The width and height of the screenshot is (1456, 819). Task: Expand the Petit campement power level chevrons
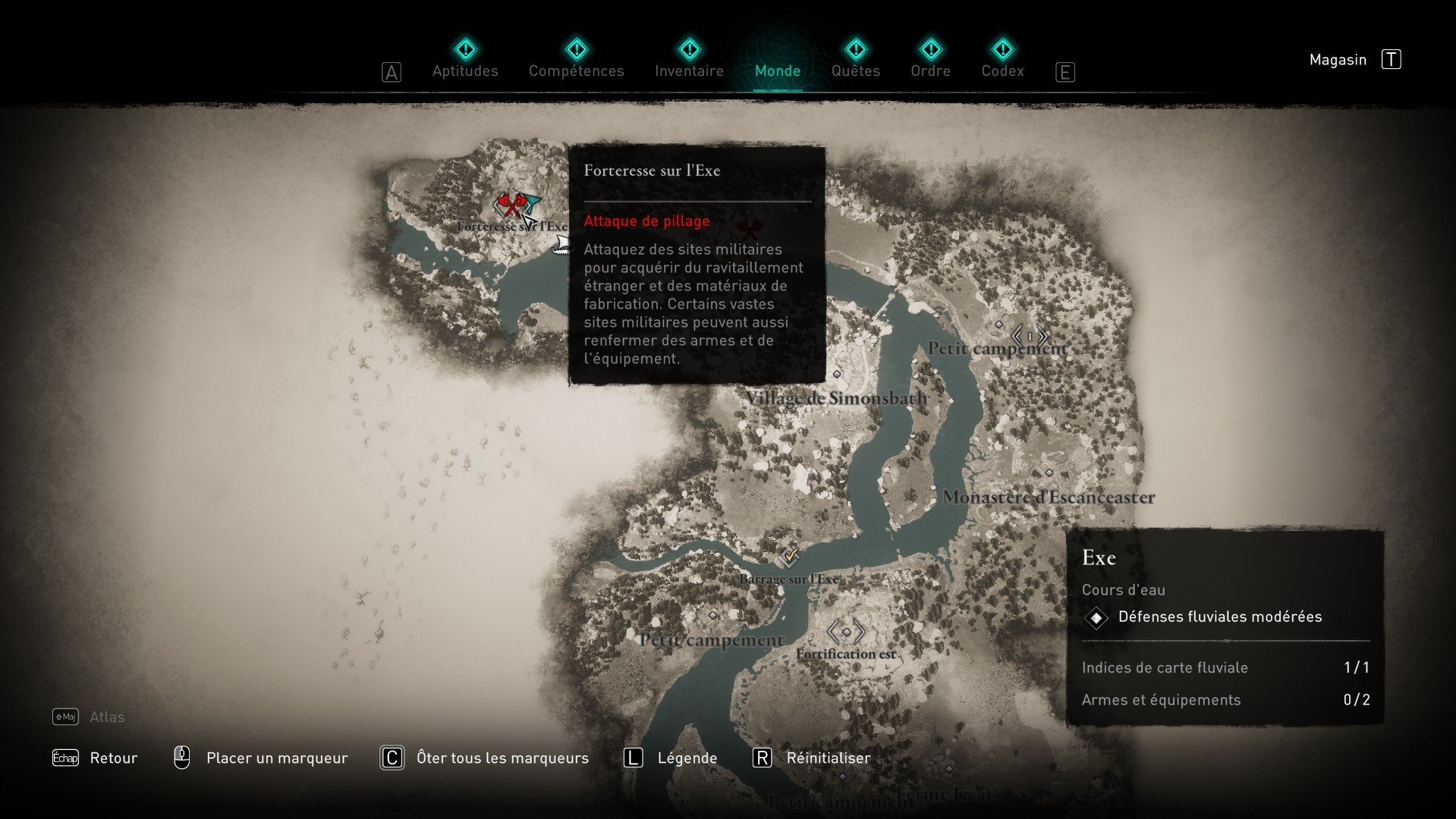(1029, 335)
